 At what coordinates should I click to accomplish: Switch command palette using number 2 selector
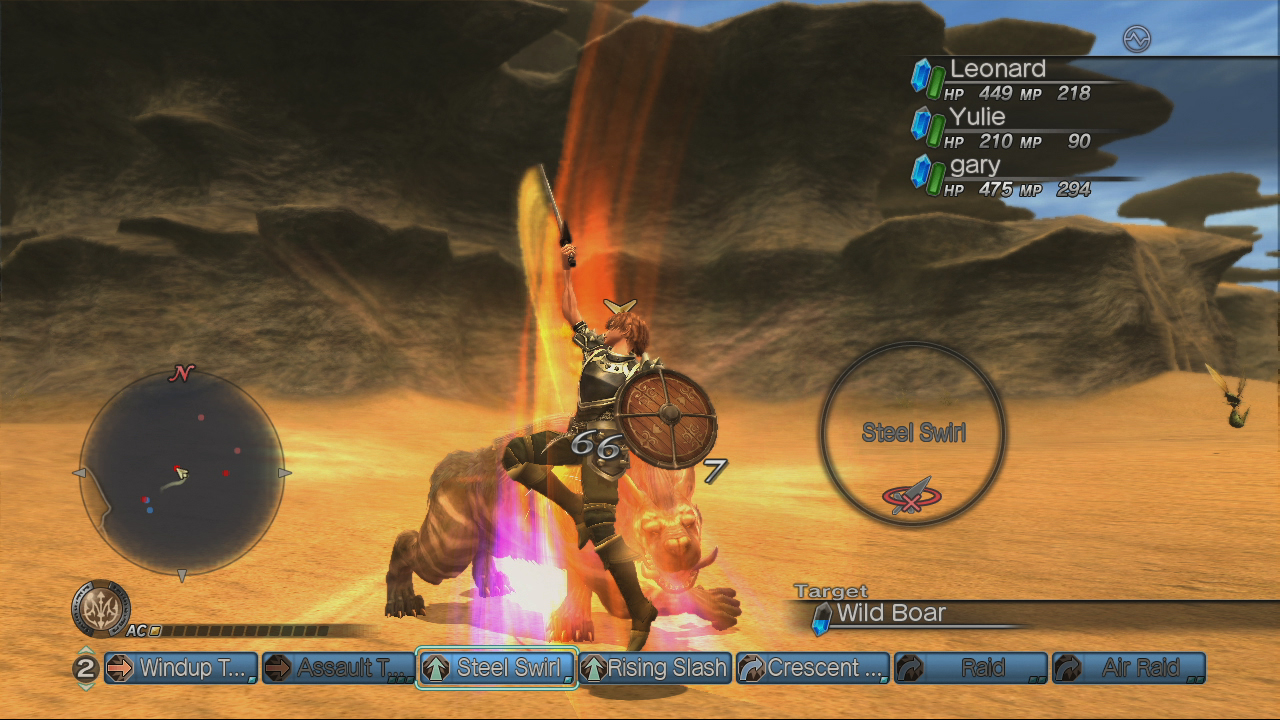pyautogui.click(x=86, y=668)
